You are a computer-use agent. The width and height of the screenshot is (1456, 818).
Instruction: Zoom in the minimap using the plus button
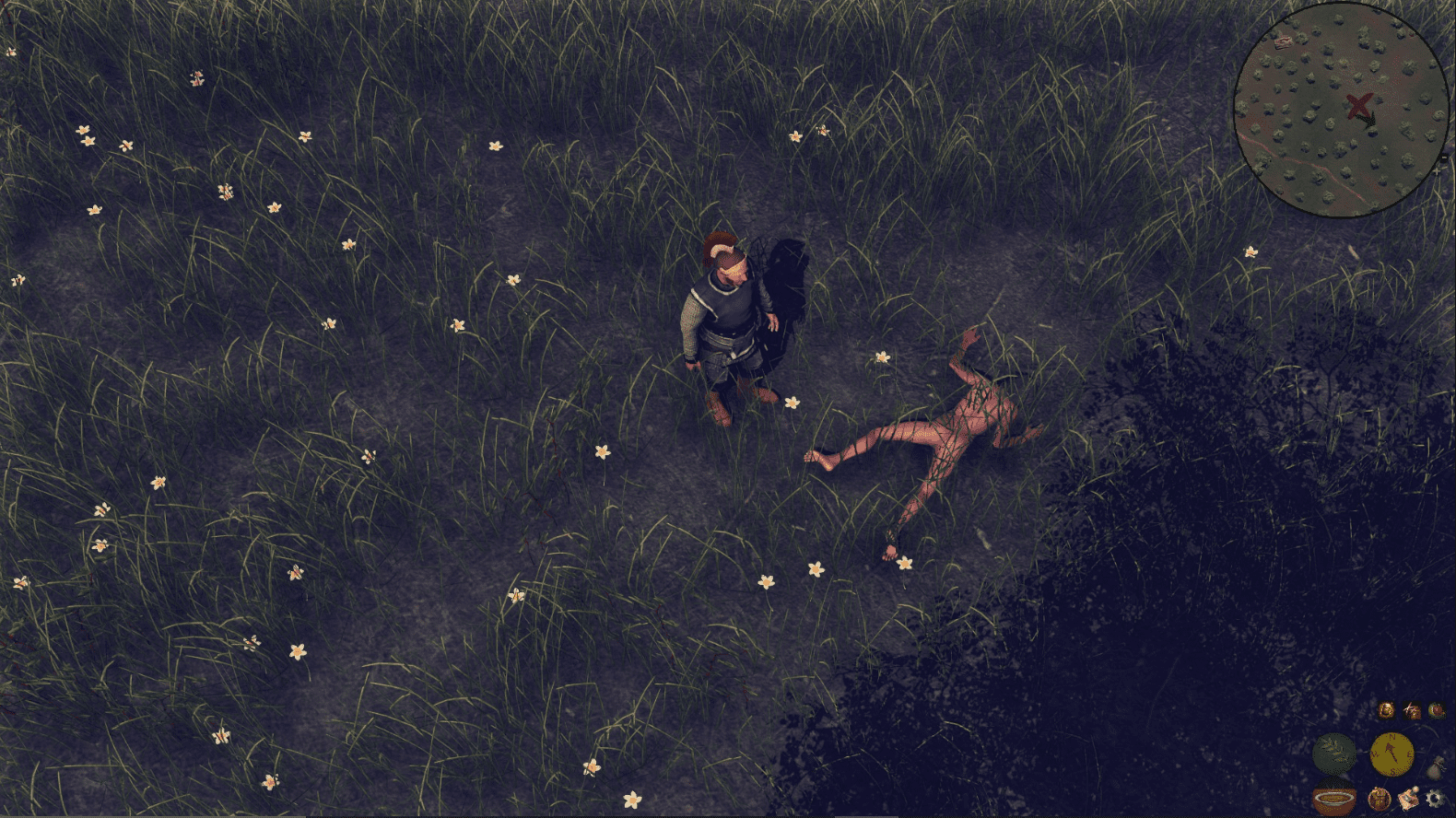point(1437,171)
